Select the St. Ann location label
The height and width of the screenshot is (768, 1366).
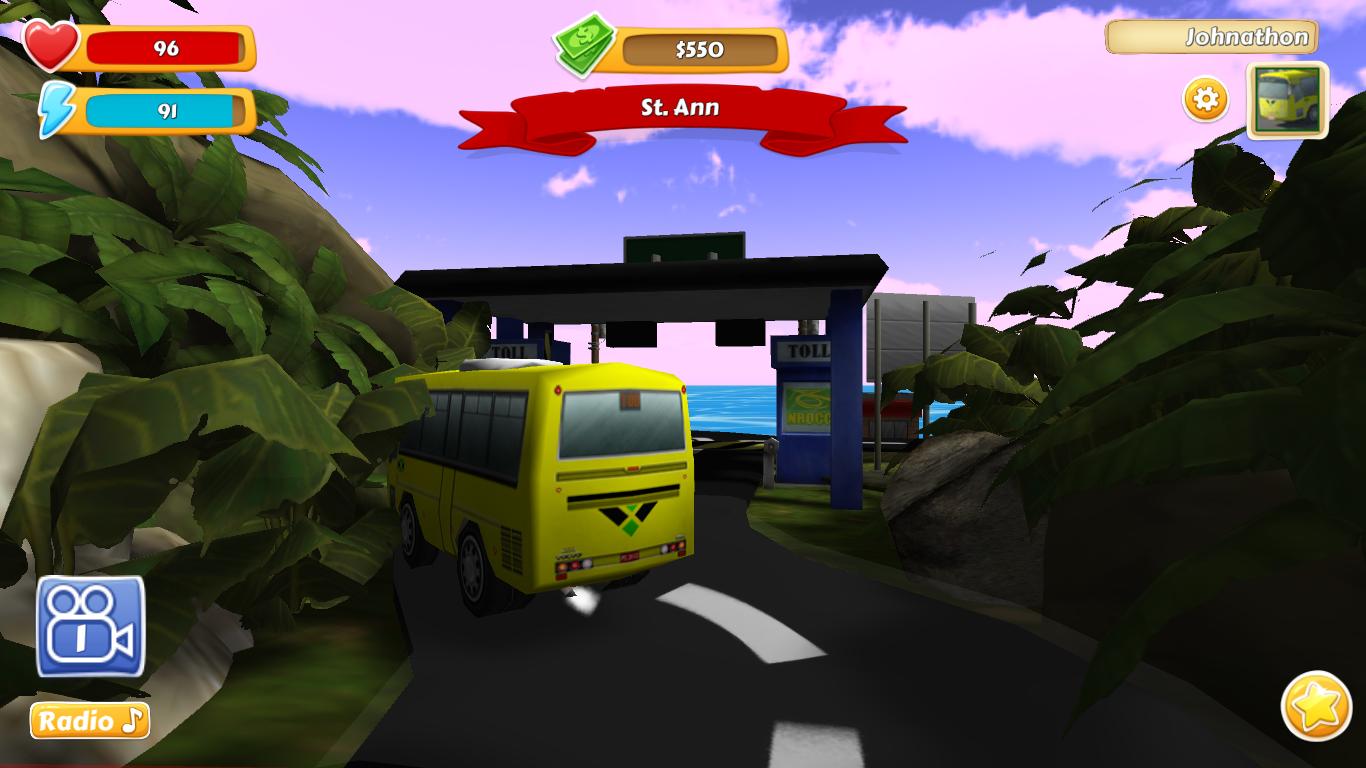coord(680,108)
